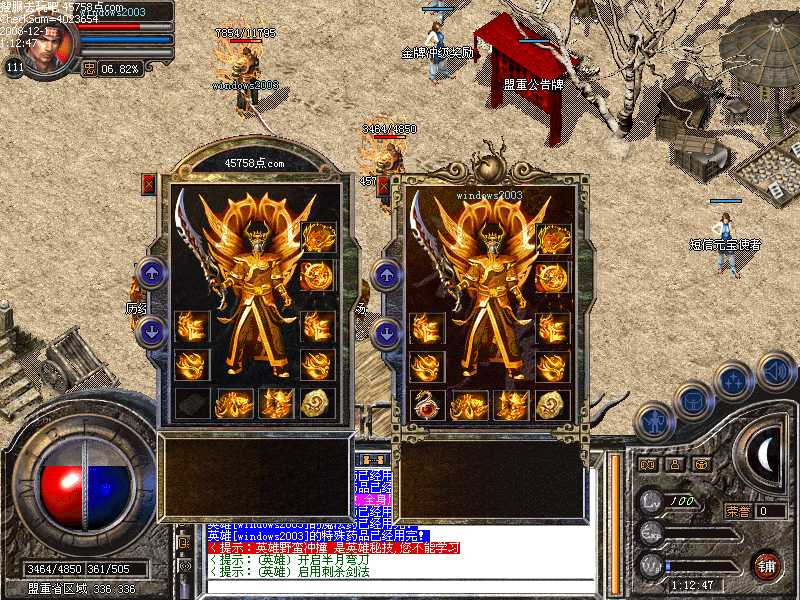
Task: Click the down arrow on 45758点.com panel
Action: click(151, 332)
